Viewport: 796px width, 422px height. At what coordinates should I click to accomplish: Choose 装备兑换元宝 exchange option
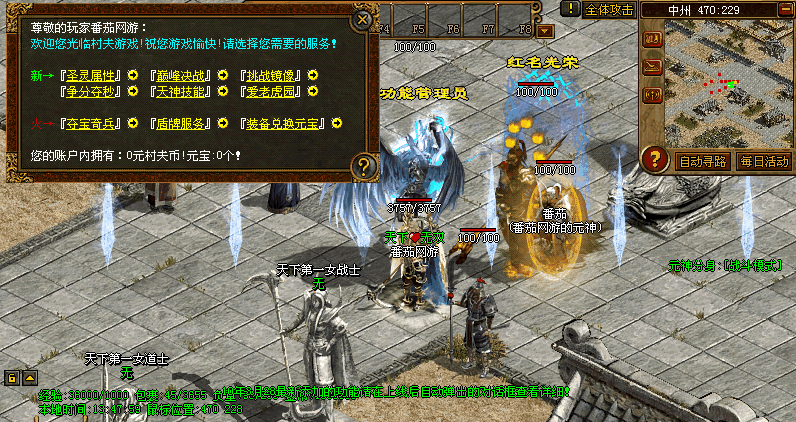(287, 124)
